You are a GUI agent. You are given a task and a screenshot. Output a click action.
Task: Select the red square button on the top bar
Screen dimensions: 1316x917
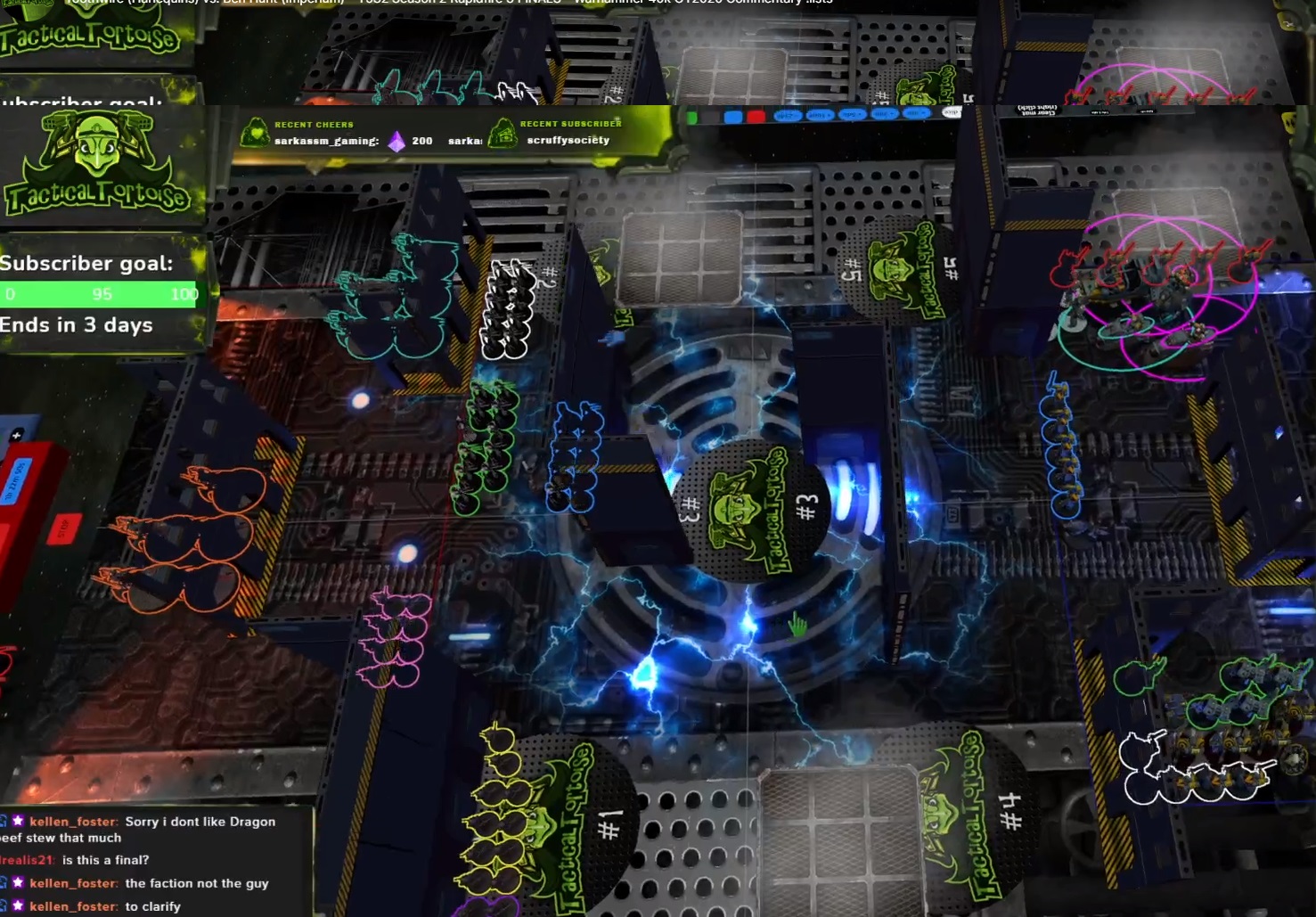pyautogui.click(x=756, y=117)
